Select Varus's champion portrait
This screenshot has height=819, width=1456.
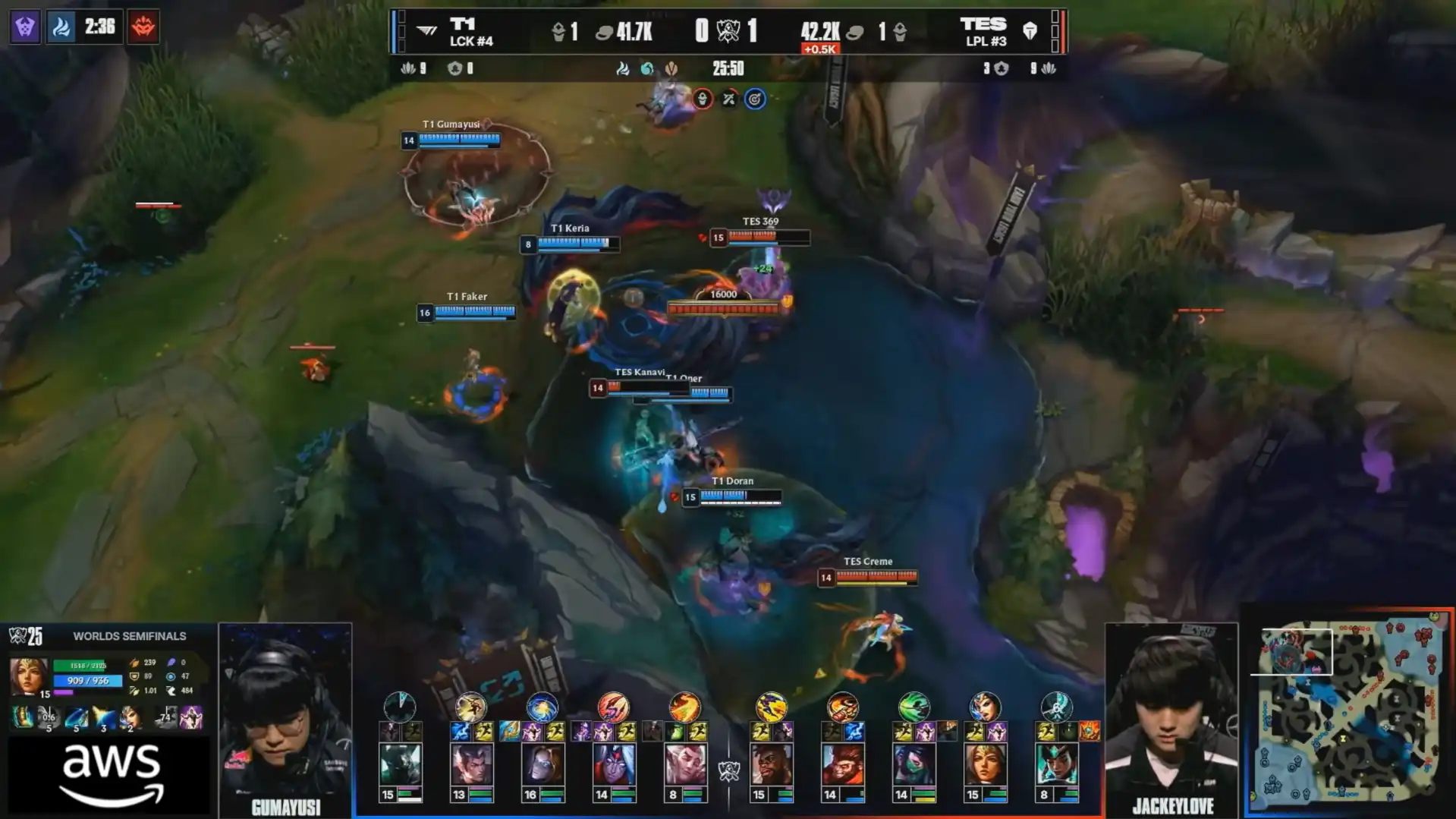tap(613, 764)
